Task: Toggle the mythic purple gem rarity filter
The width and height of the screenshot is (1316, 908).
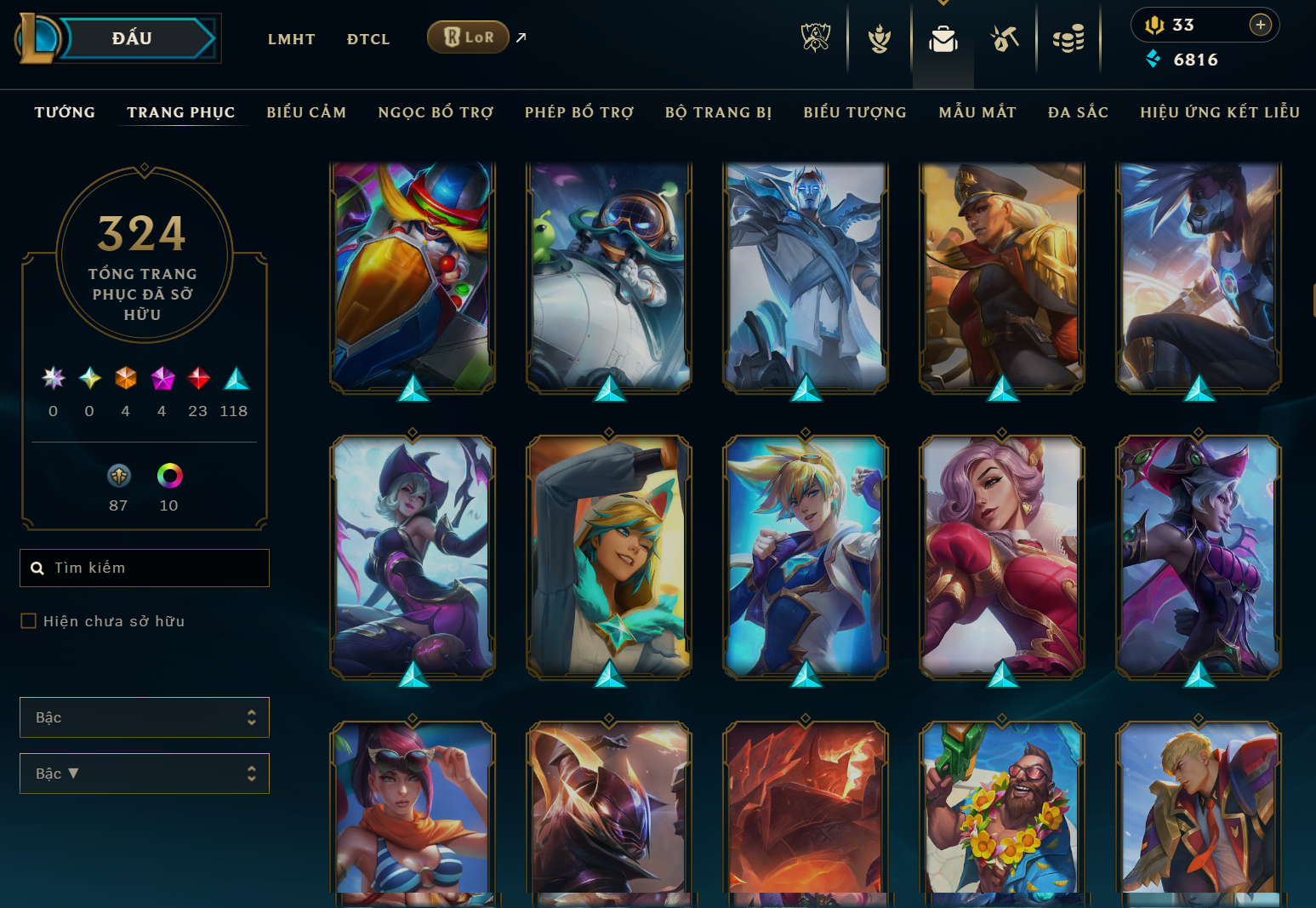Action: point(162,379)
